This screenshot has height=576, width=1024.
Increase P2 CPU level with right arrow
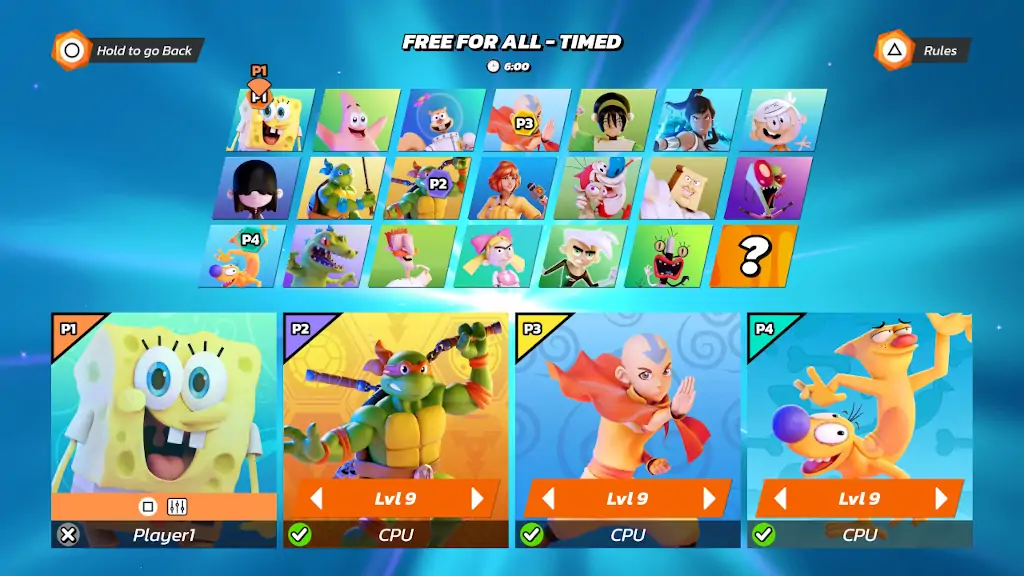477,499
